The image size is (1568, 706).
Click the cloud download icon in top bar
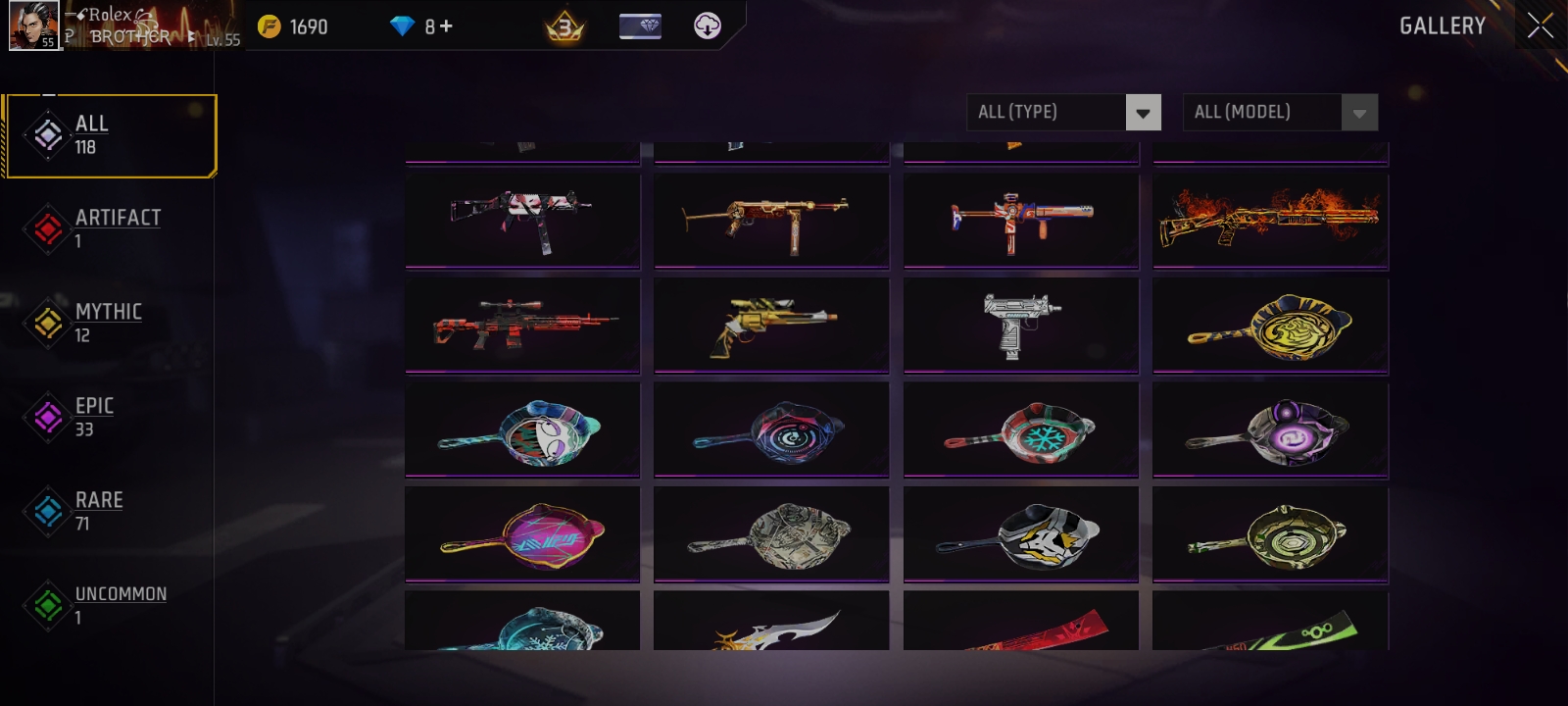coord(707,26)
